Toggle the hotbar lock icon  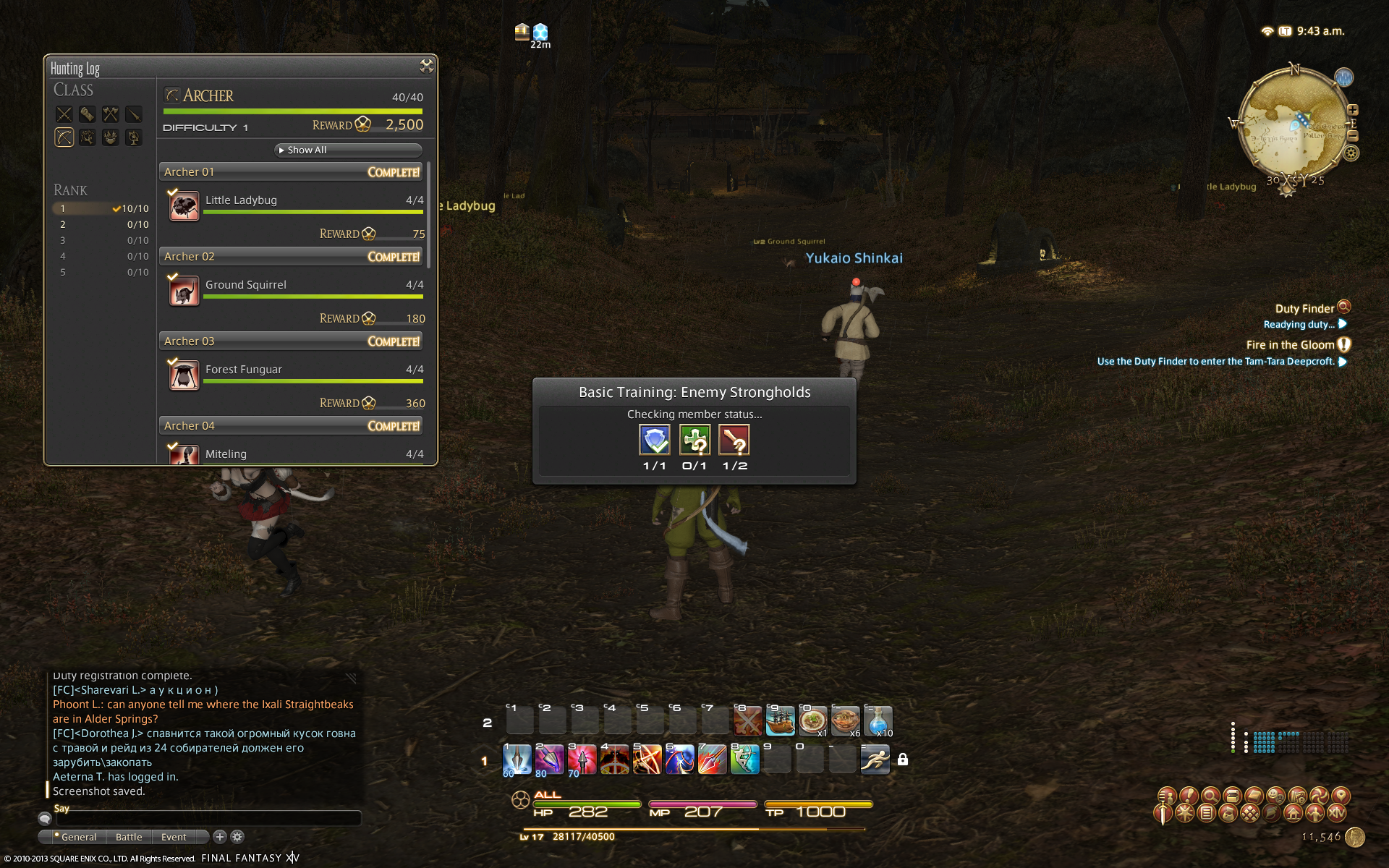click(903, 759)
